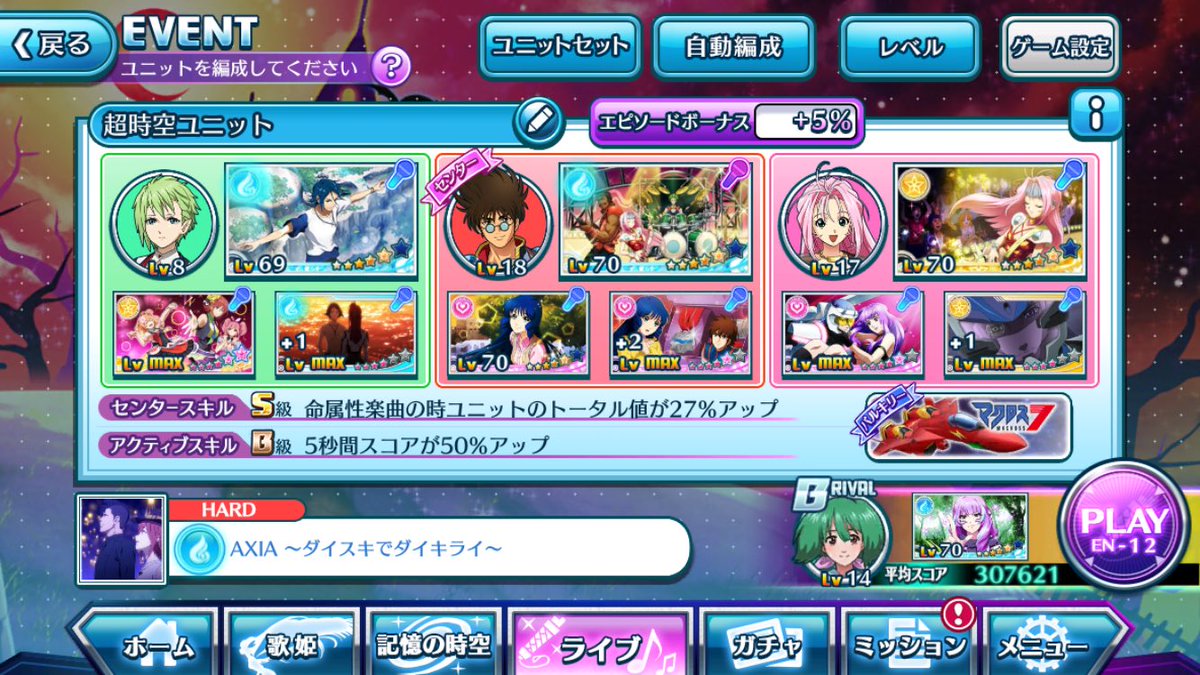The width and height of the screenshot is (1200, 675).
Task: Change the song AXIA ～ダイスキでダイキライ～
Action: 430,548
